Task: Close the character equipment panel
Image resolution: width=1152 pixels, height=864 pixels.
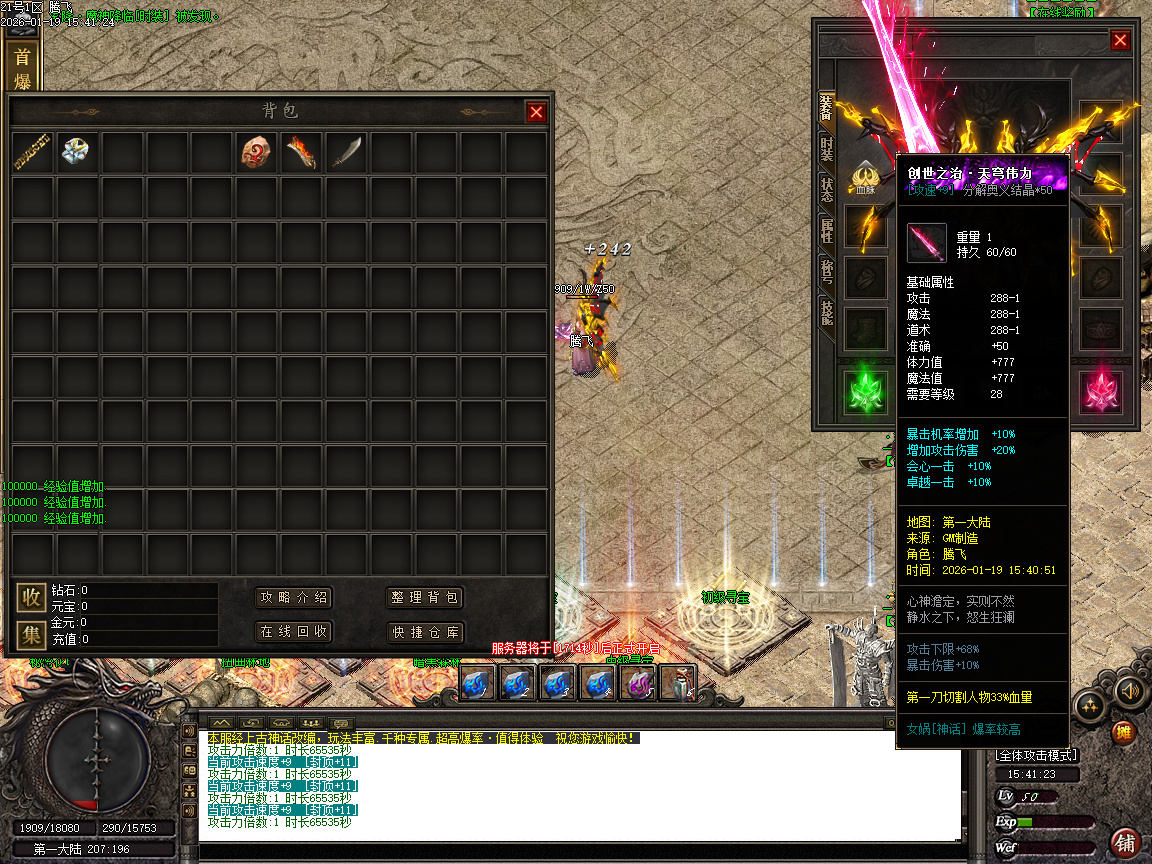Action: pos(1120,40)
